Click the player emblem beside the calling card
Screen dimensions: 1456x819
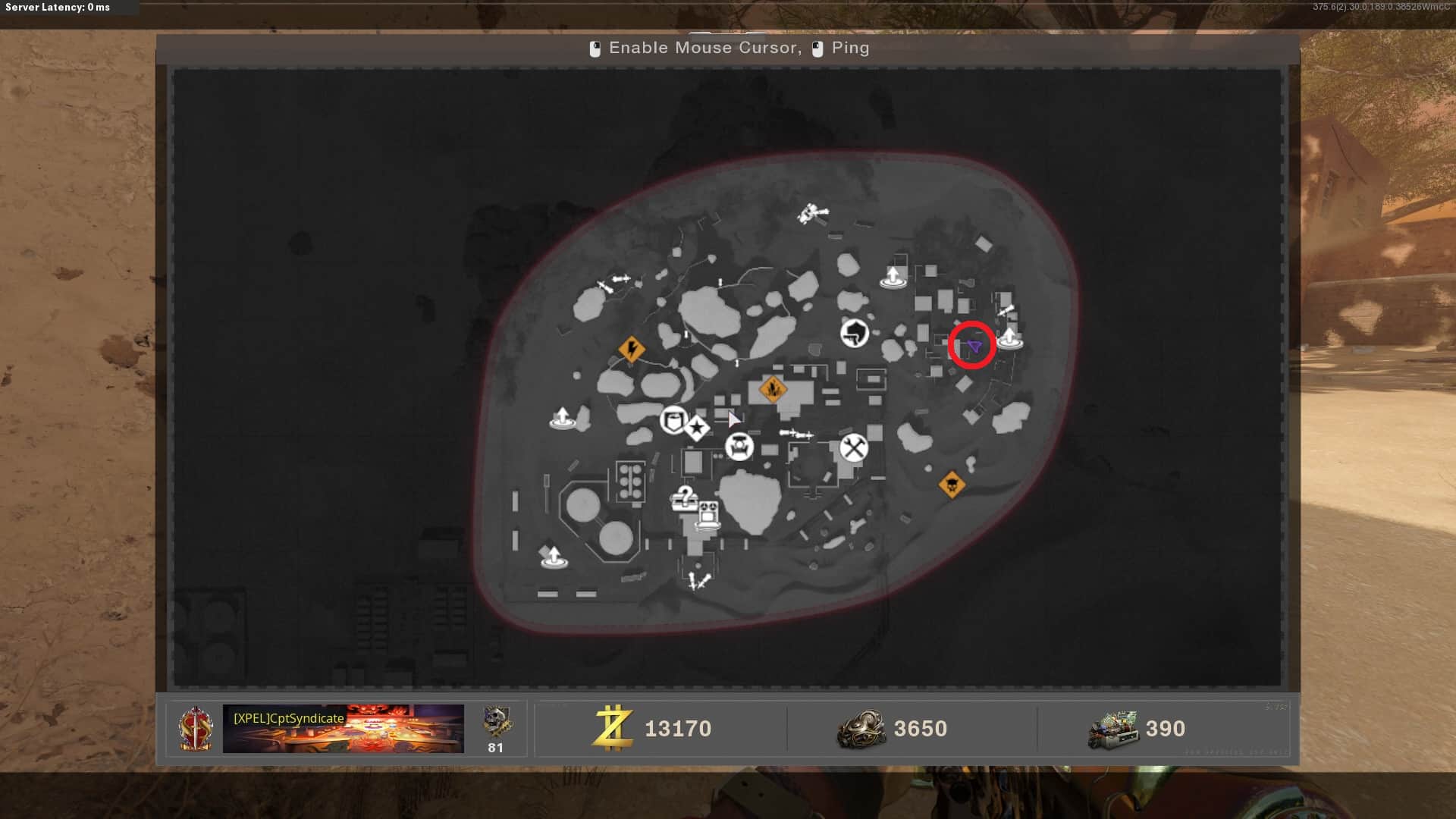196,729
